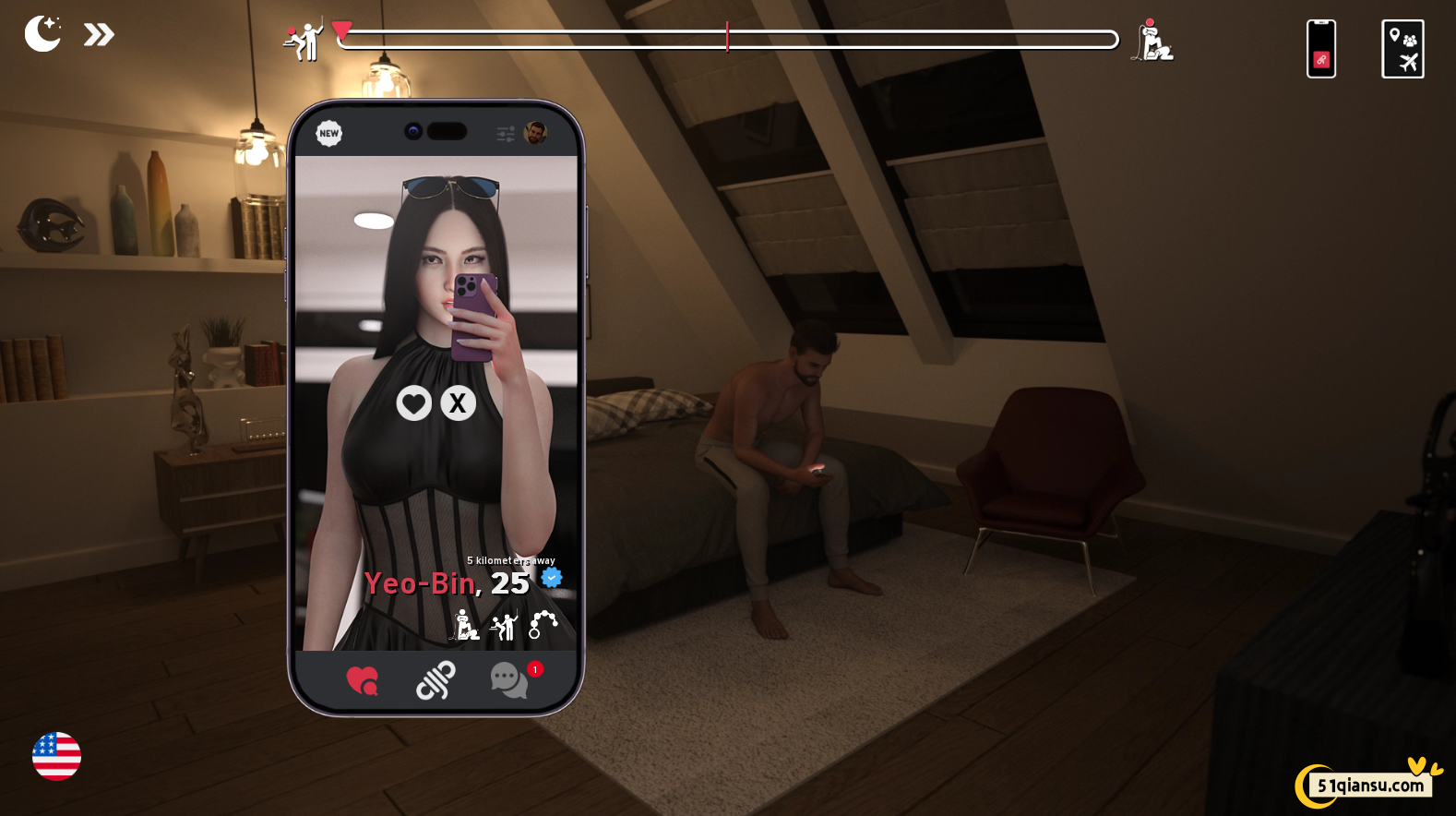
Task: Open the match filter sliders
Action: click(506, 134)
